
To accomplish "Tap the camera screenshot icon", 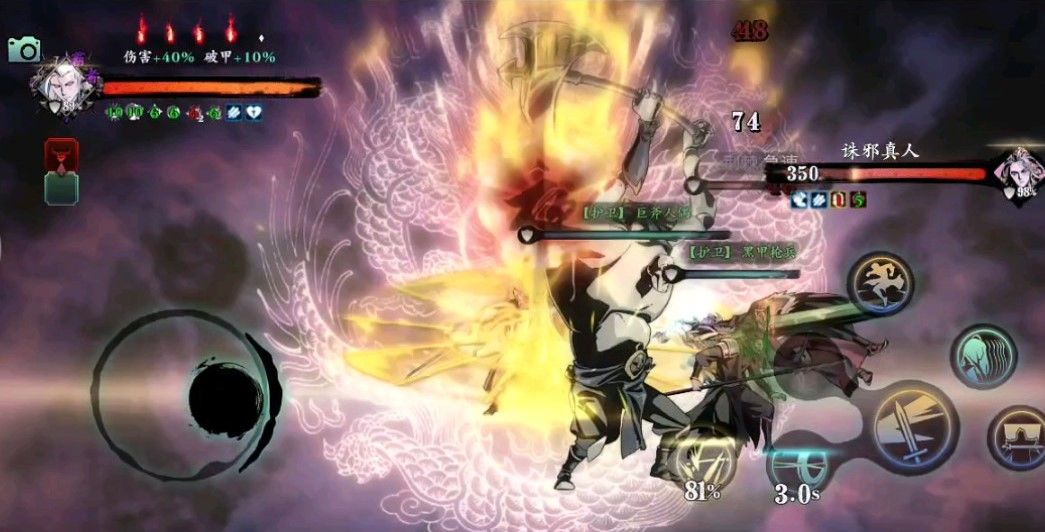I will pyautogui.click(x=23, y=49).
